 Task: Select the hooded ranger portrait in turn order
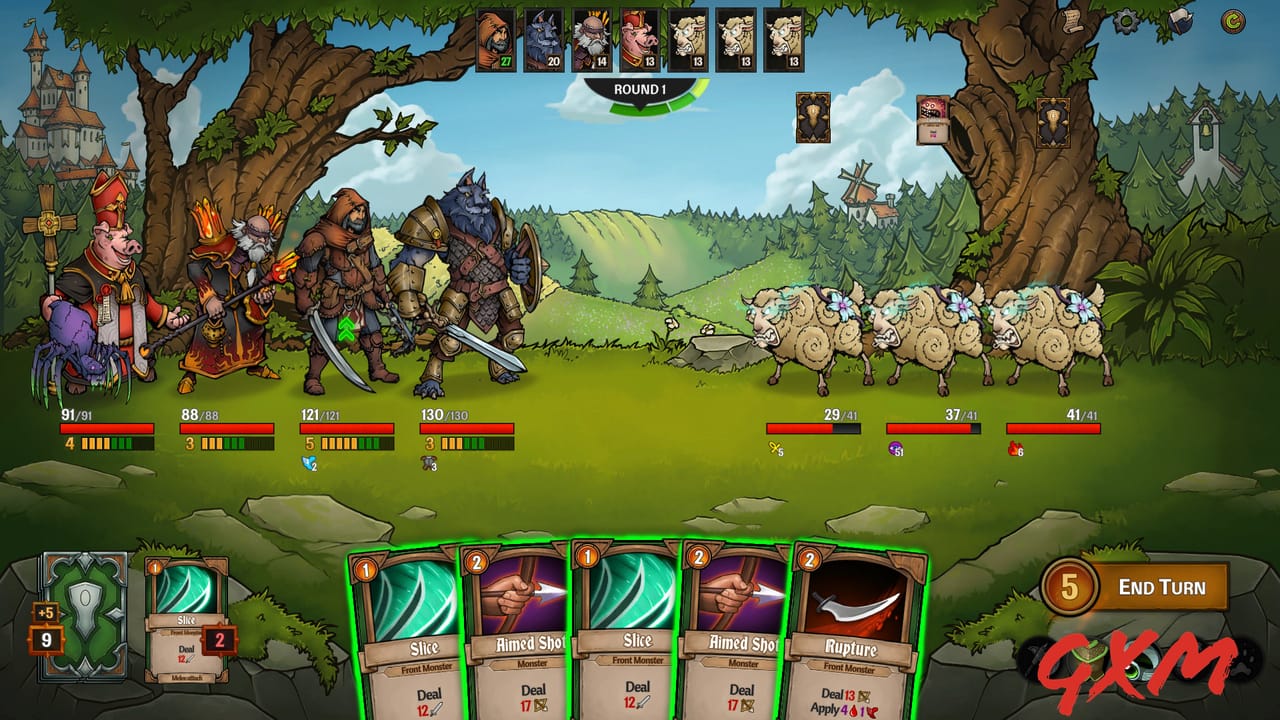click(495, 40)
